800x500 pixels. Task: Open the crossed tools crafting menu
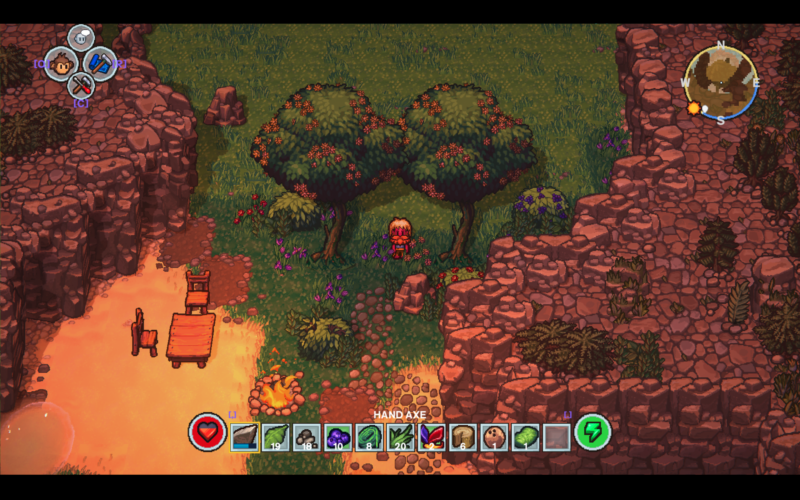pyautogui.click(x=81, y=86)
